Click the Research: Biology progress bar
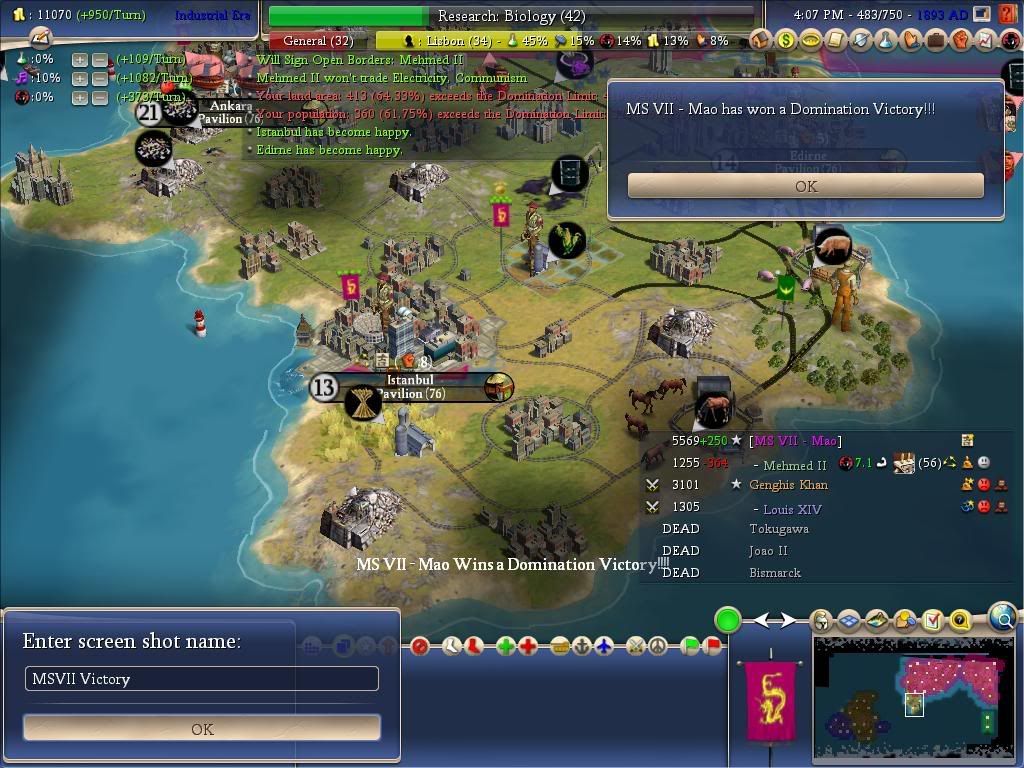 (511, 16)
